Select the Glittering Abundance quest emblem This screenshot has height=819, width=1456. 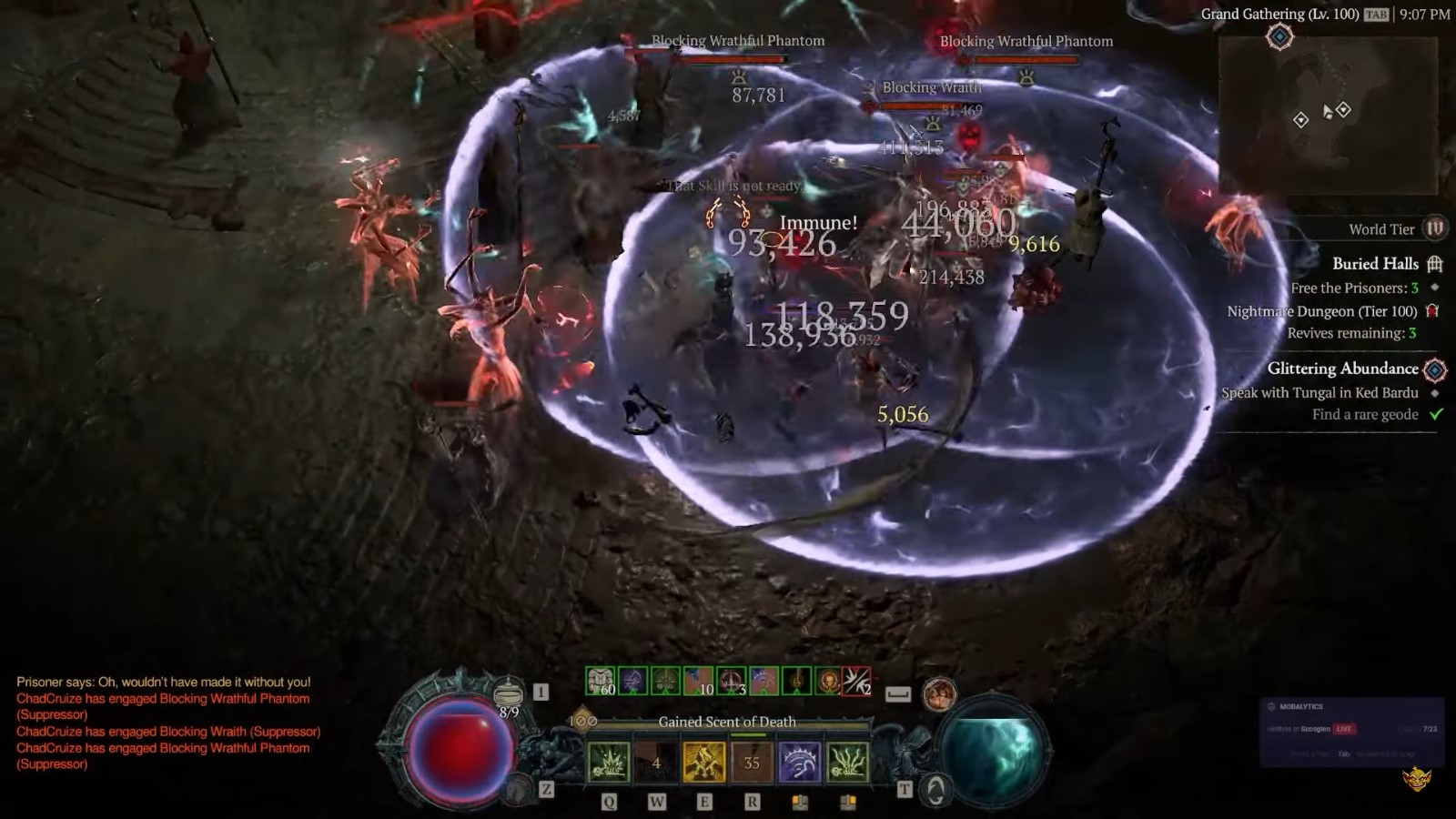(1436, 369)
